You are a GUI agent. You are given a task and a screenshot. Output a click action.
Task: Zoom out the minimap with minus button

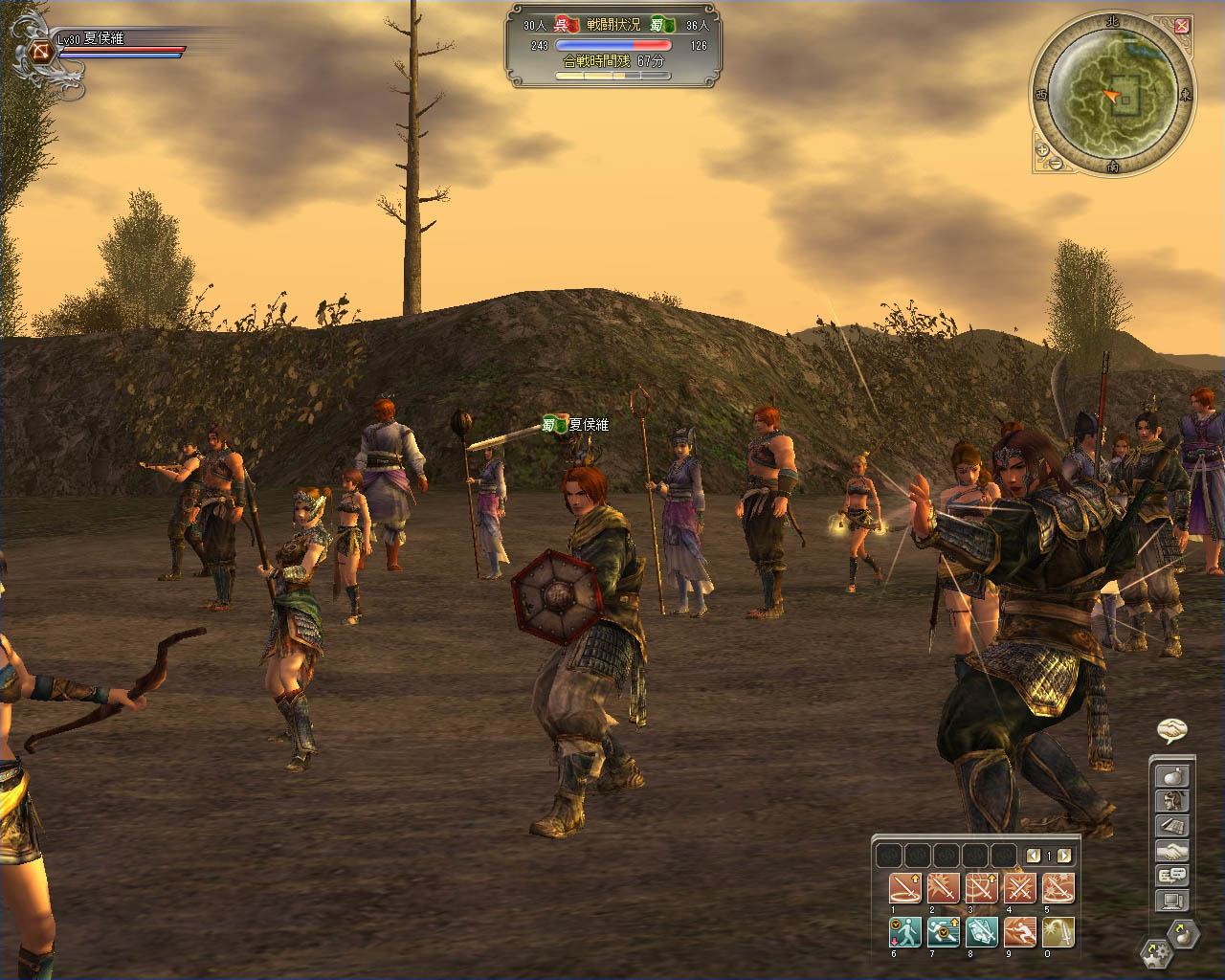pyautogui.click(x=1056, y=163)
